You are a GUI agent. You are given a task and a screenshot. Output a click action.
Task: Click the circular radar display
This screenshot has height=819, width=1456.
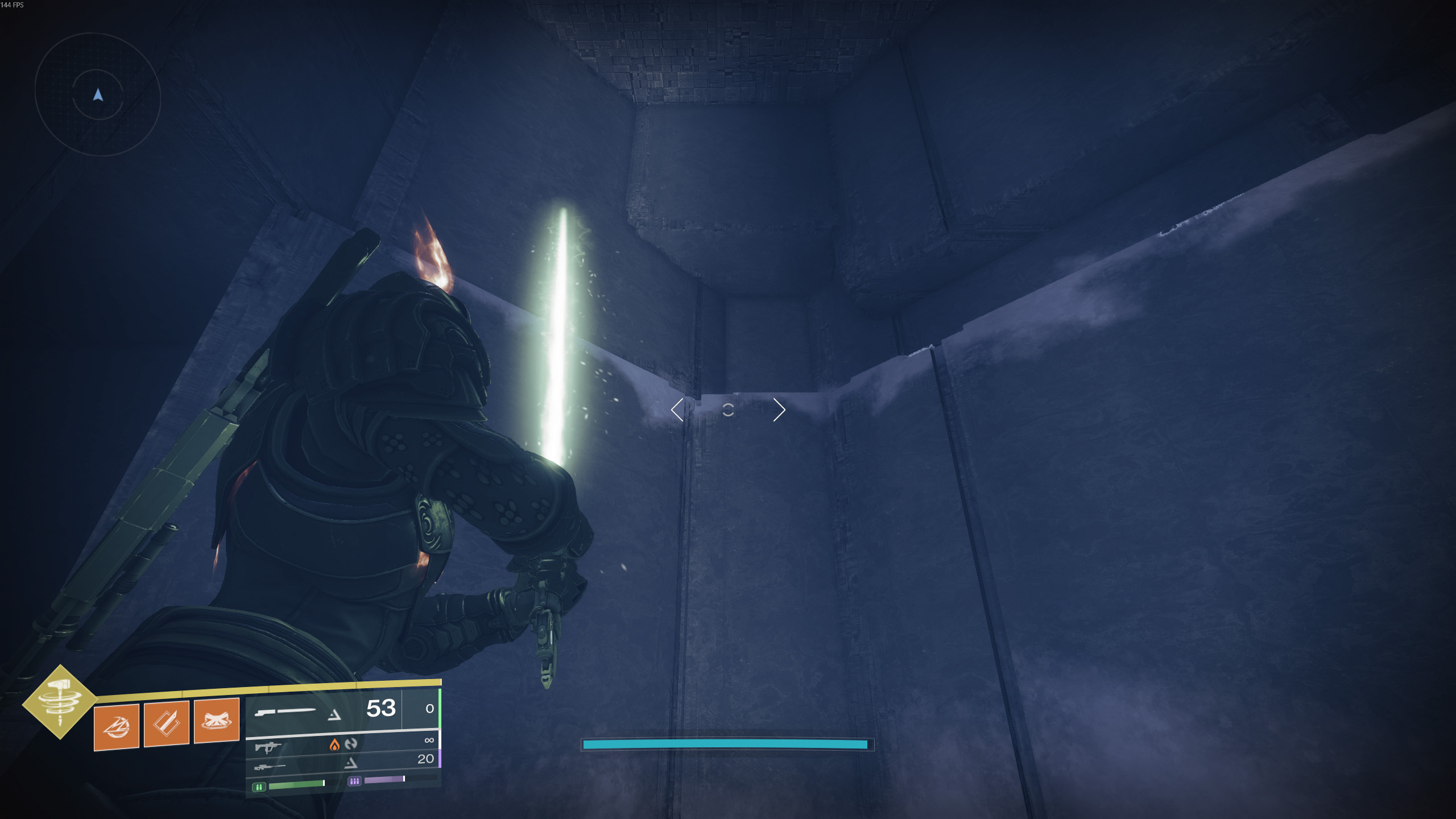pyautogui.click(x=98, y=94)
